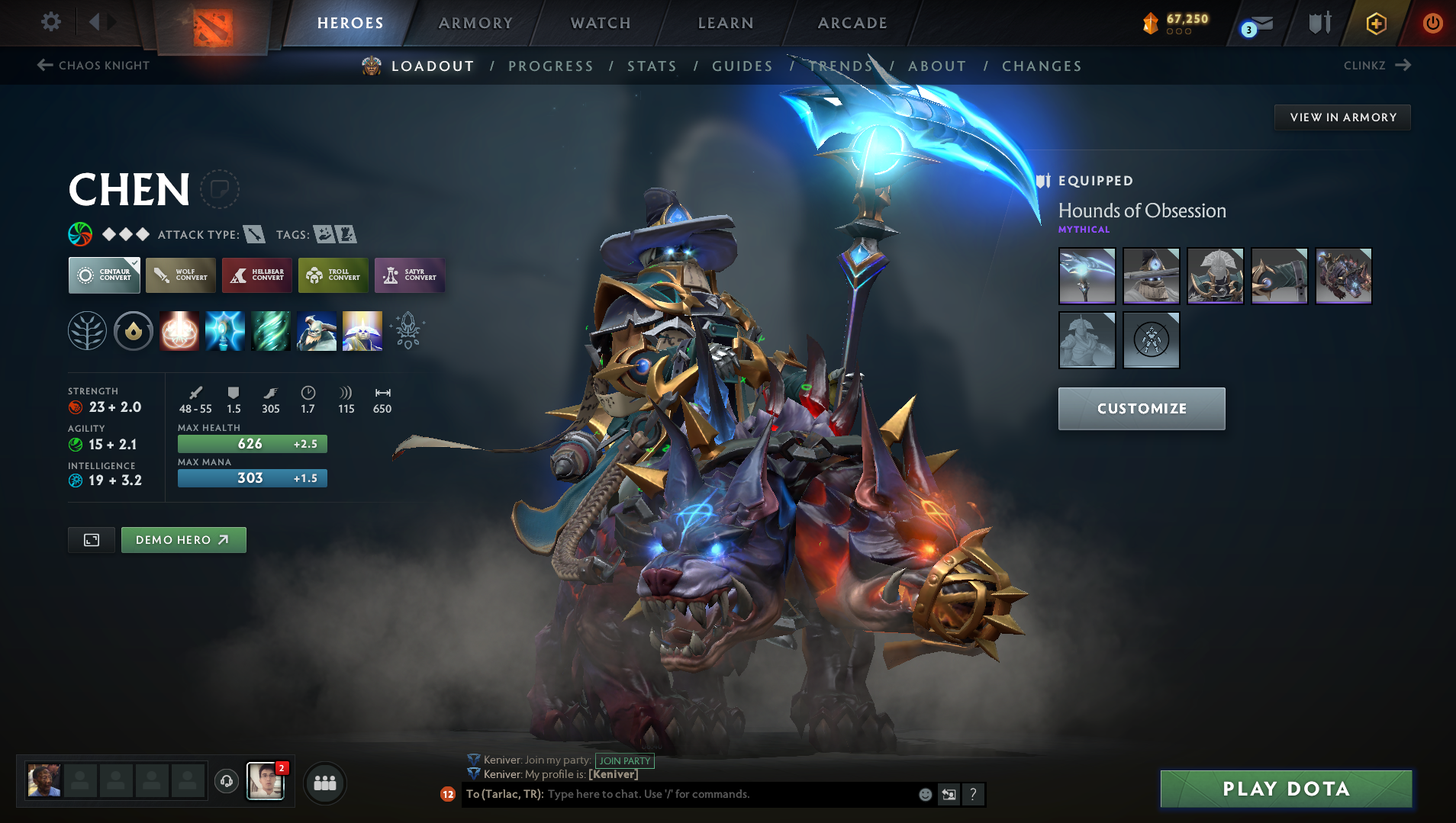Viewport: 1456px width, 823px height.
Task: Uncheck the Centaur Convert option
Action: [x=104, y=275]
